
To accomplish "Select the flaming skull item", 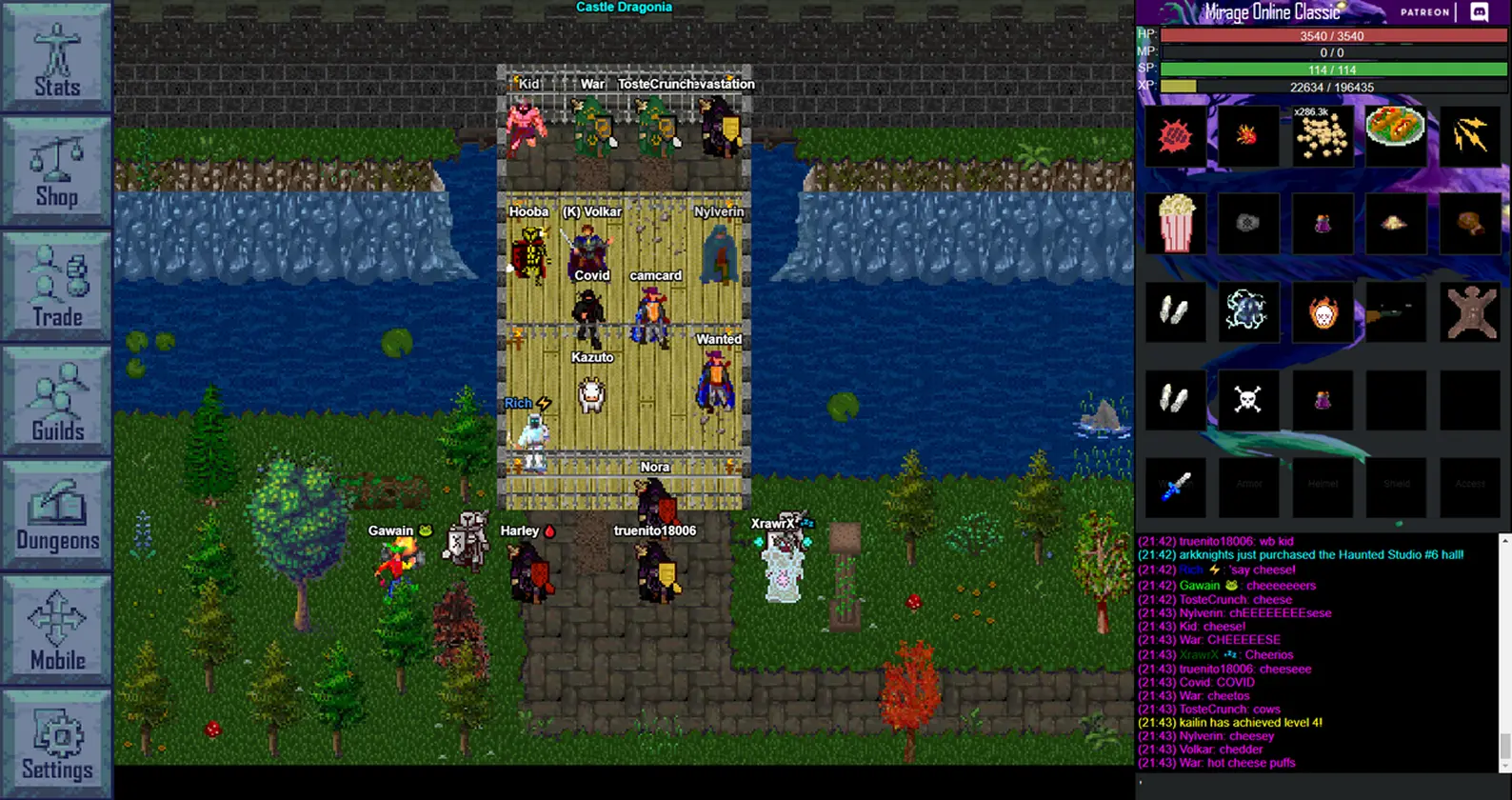I will coord(1322,311).
